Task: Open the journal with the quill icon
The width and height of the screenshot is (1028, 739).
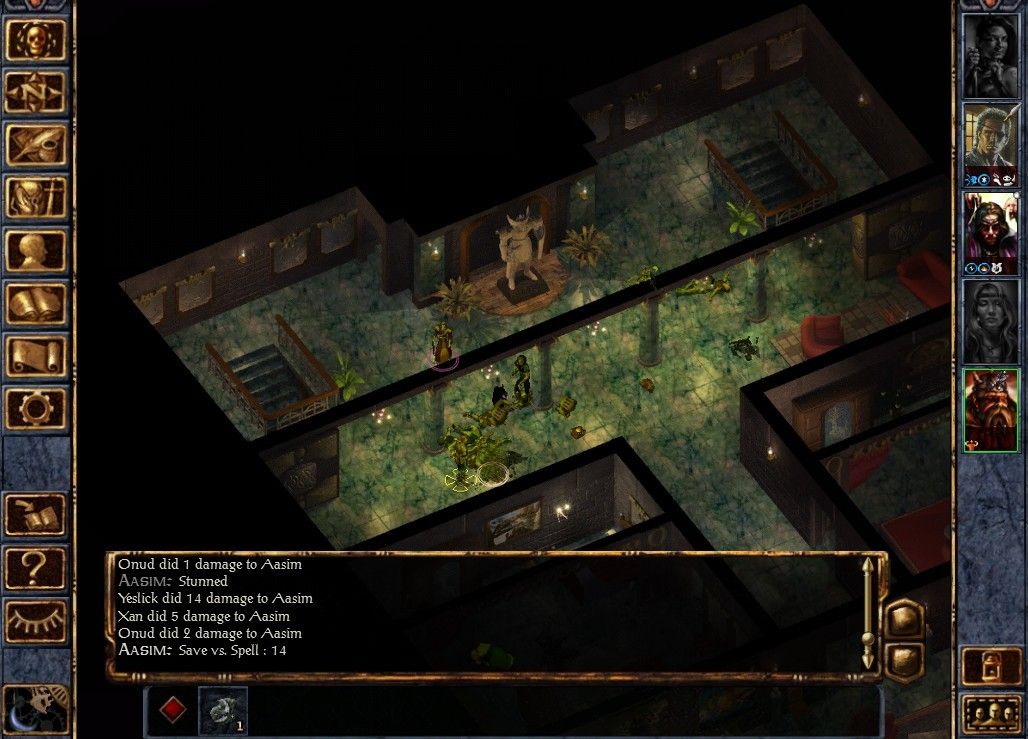Action: (x=36, y=145)
